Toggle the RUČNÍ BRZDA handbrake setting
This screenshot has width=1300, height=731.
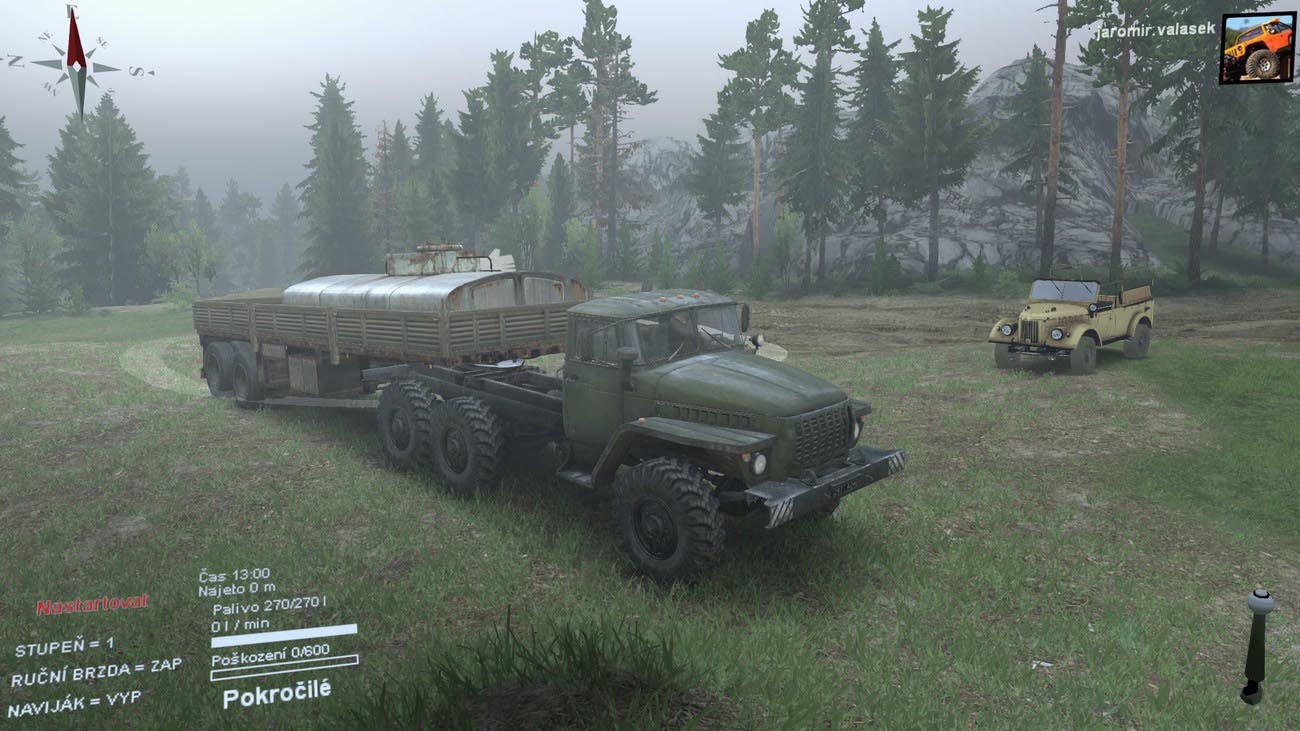(96, 673)
